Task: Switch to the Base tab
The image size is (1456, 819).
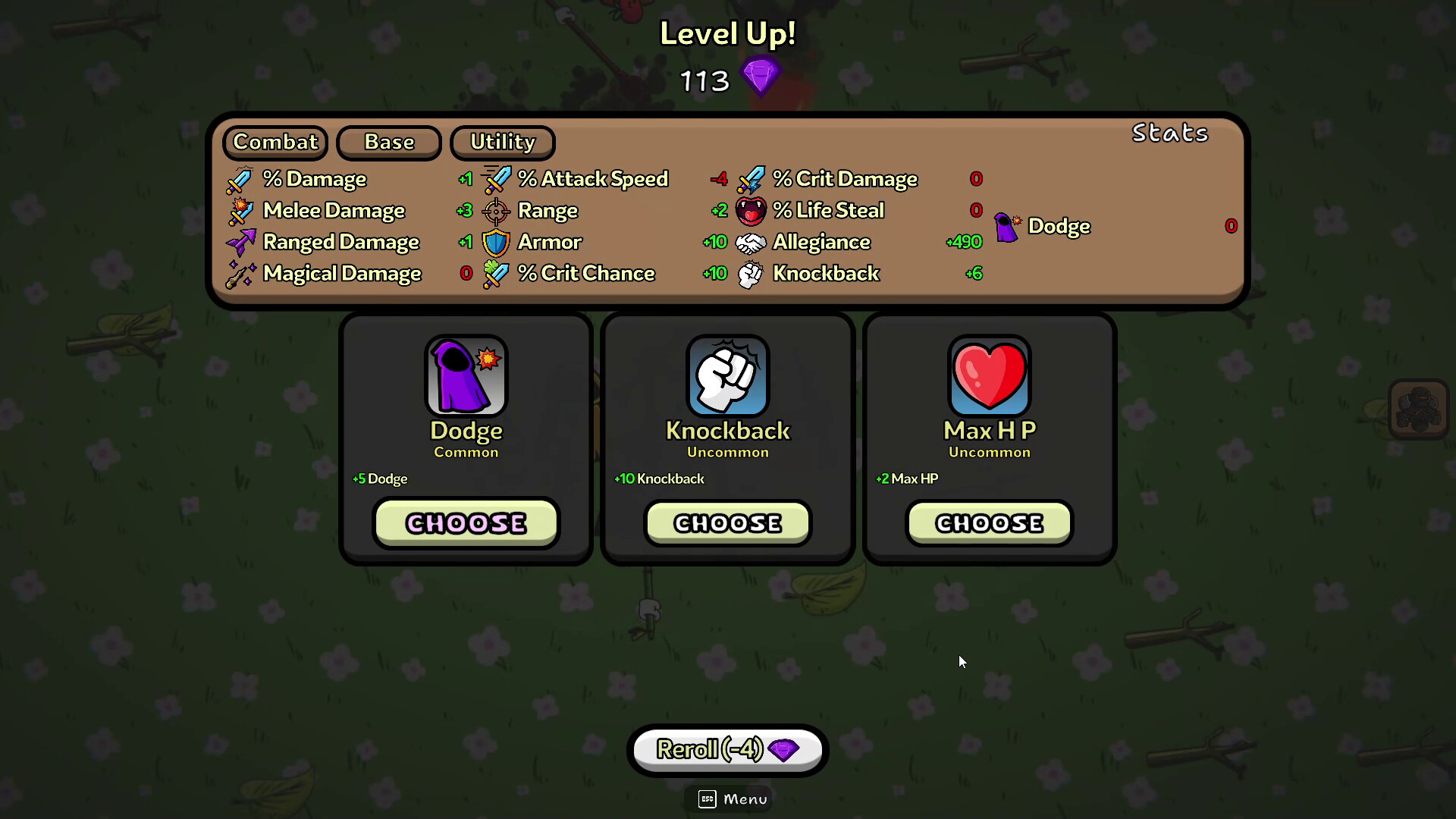Action: click(388, 143)
